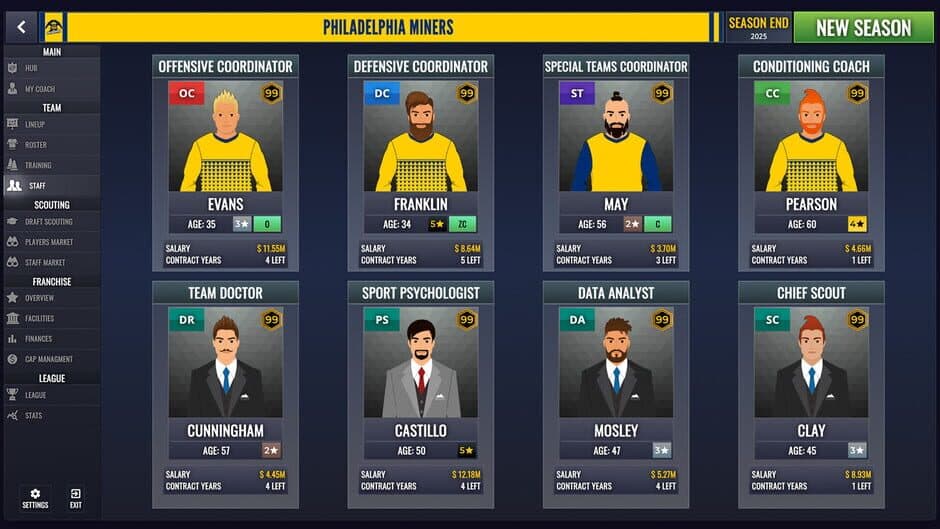Exit the game via the Exit icon

(76, 498)
